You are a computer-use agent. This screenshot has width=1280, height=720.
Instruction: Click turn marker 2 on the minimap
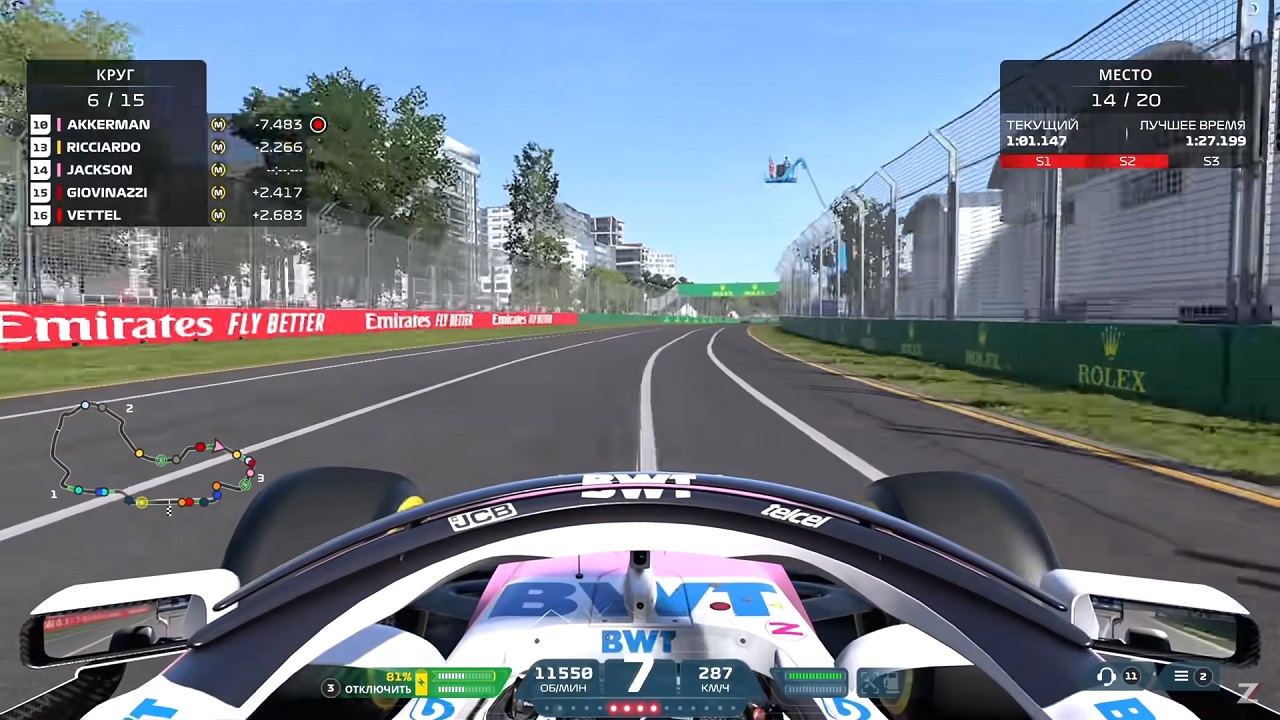click(x=129, y=408)
